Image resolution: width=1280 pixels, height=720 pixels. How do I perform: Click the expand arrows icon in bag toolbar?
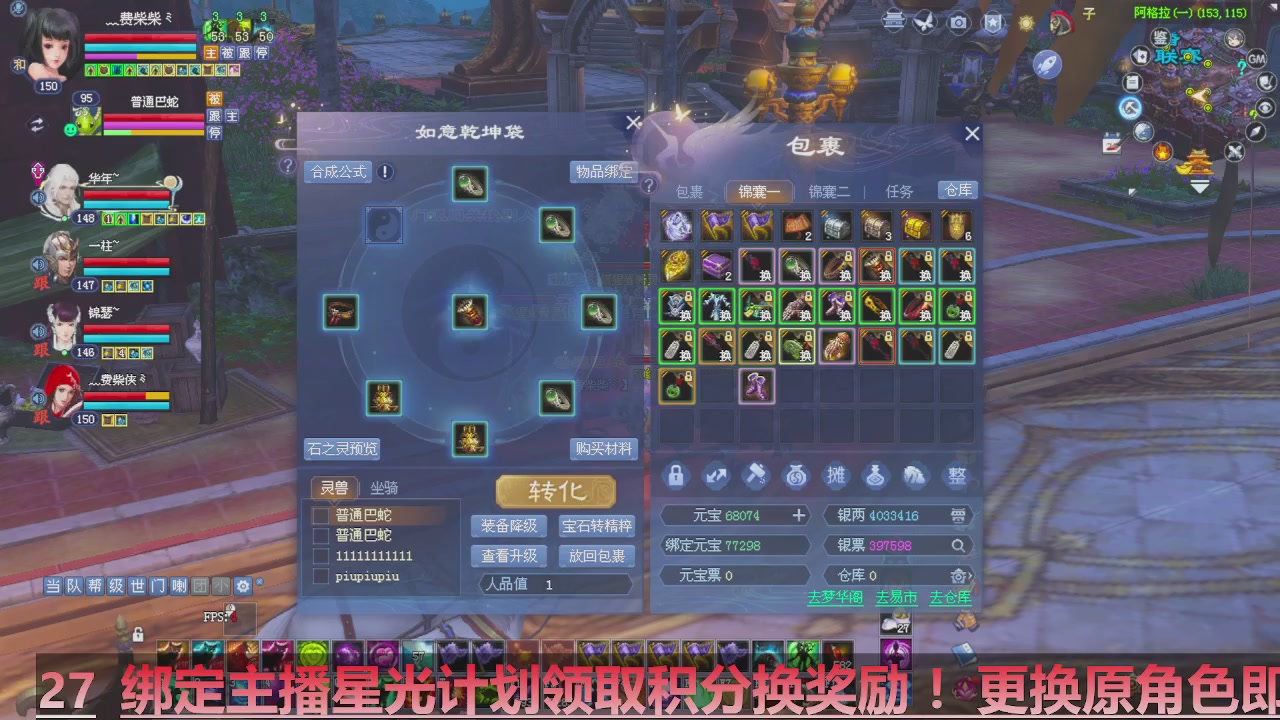pyautogui.click(x=716, y=477)
